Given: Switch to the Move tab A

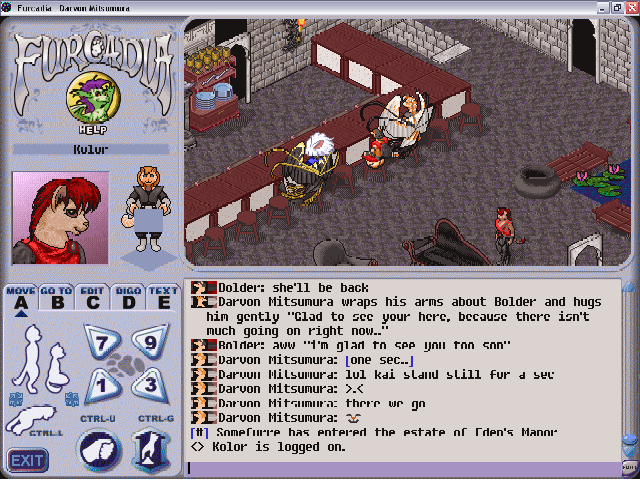Looking at the screenshot, I should pos(20,298).
